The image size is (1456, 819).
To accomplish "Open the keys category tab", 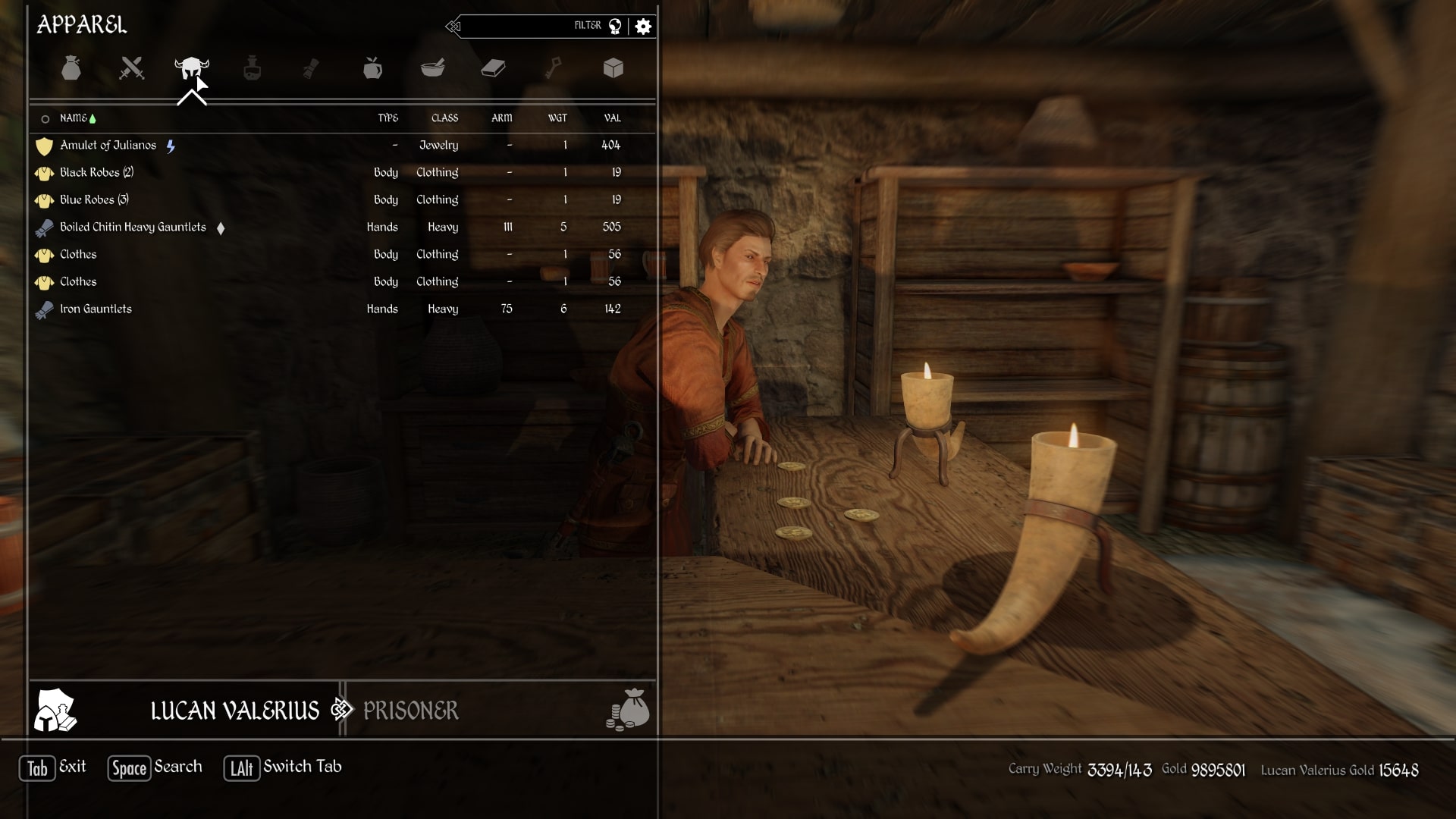I will (554, 68).
